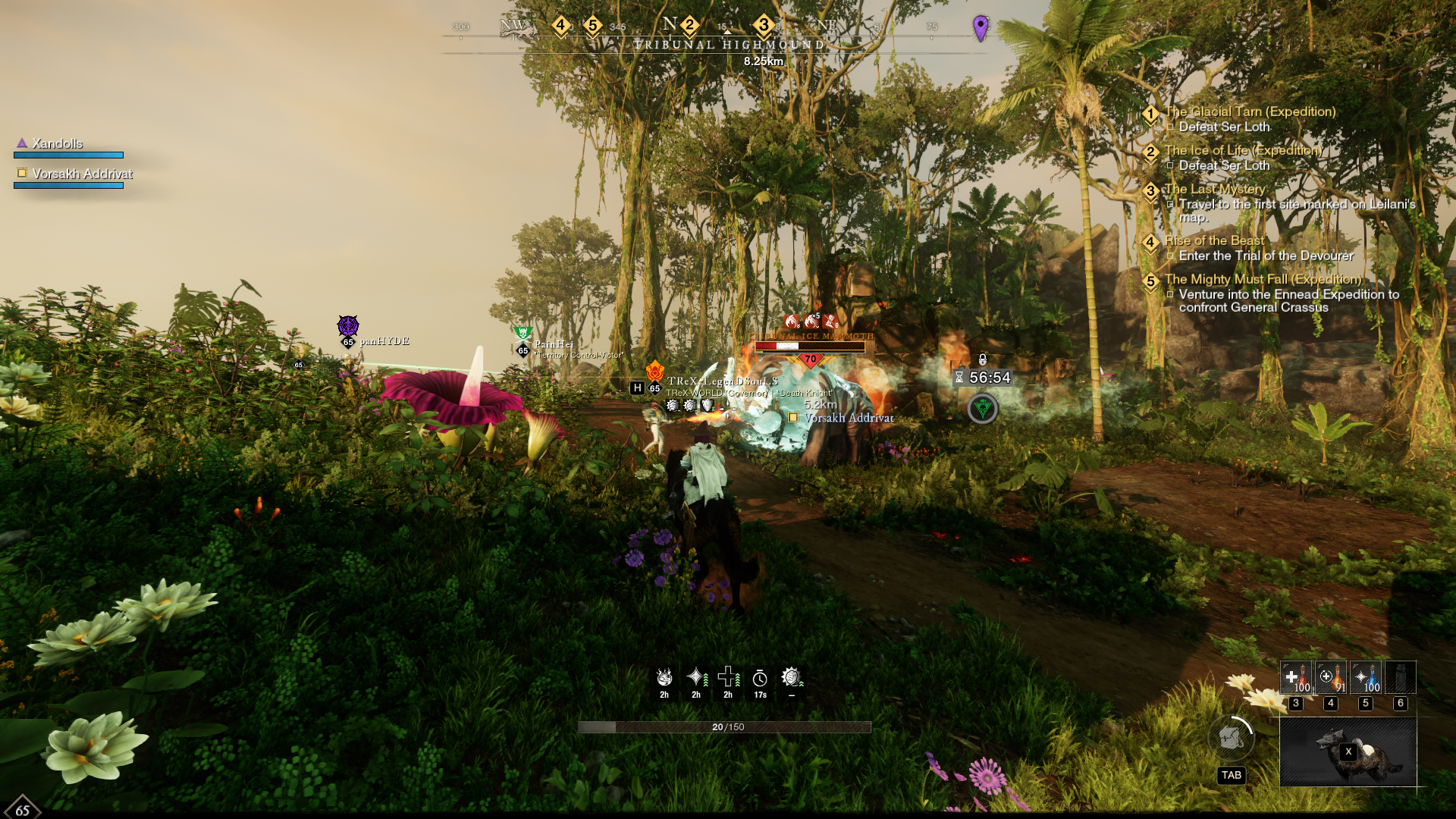The height and width of the screenshot is (819, 1456).
Task: Inspect the steaming food bowl buff icon
Action: [x=664, y=677]
